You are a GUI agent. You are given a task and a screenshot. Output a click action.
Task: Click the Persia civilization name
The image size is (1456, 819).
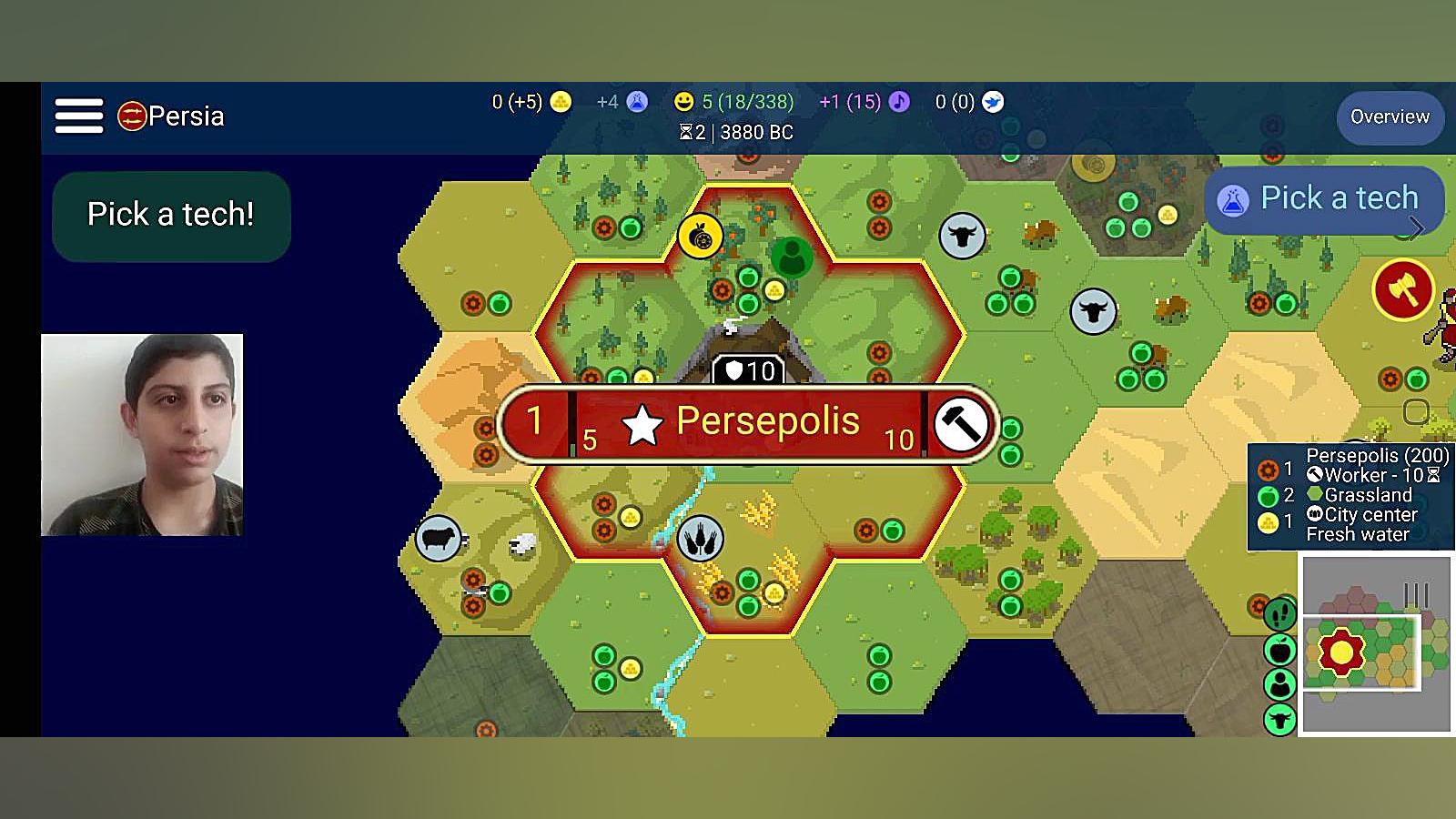pos(185,116)
